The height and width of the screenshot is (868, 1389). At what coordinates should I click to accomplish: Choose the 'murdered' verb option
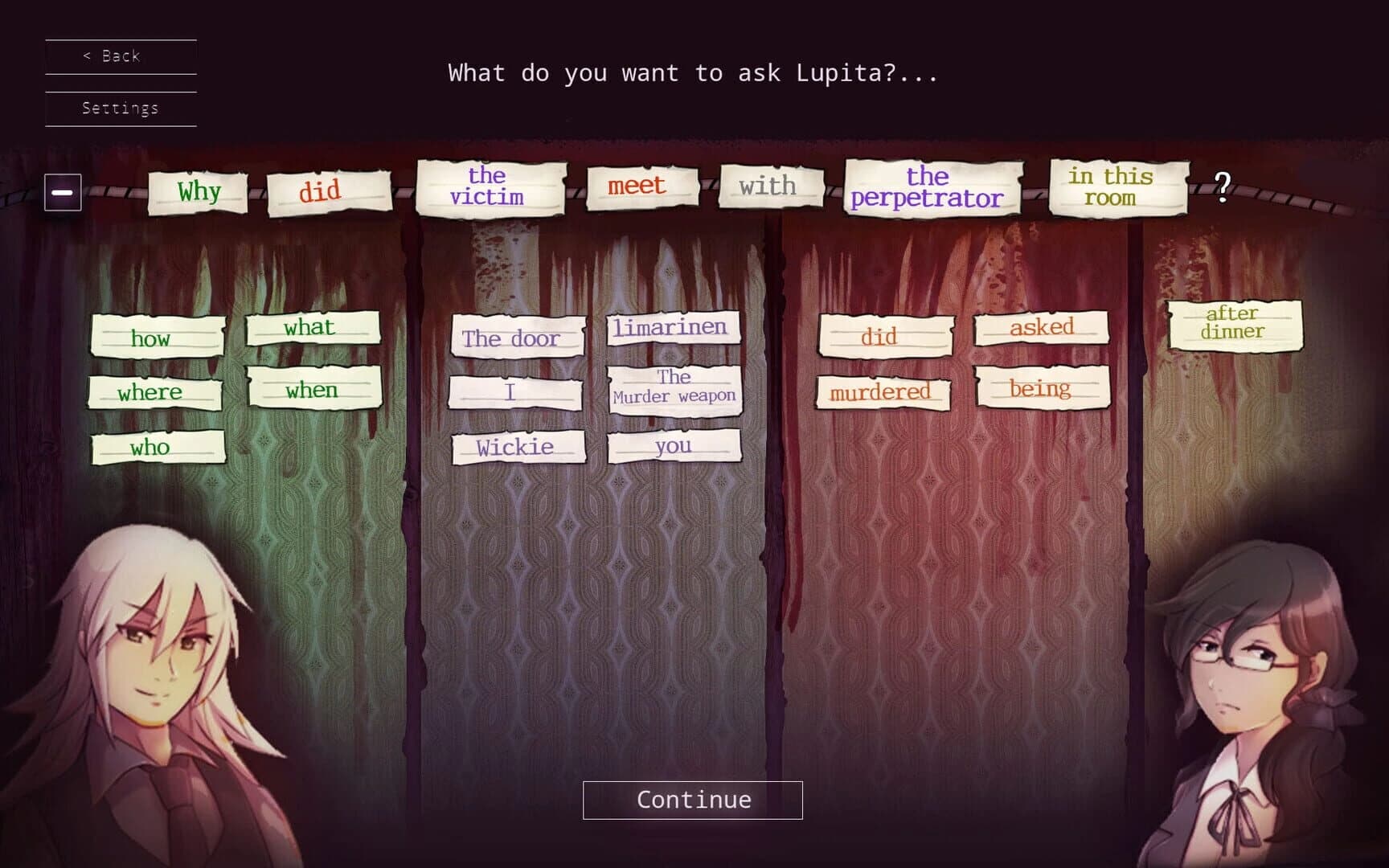pos(882,392)
